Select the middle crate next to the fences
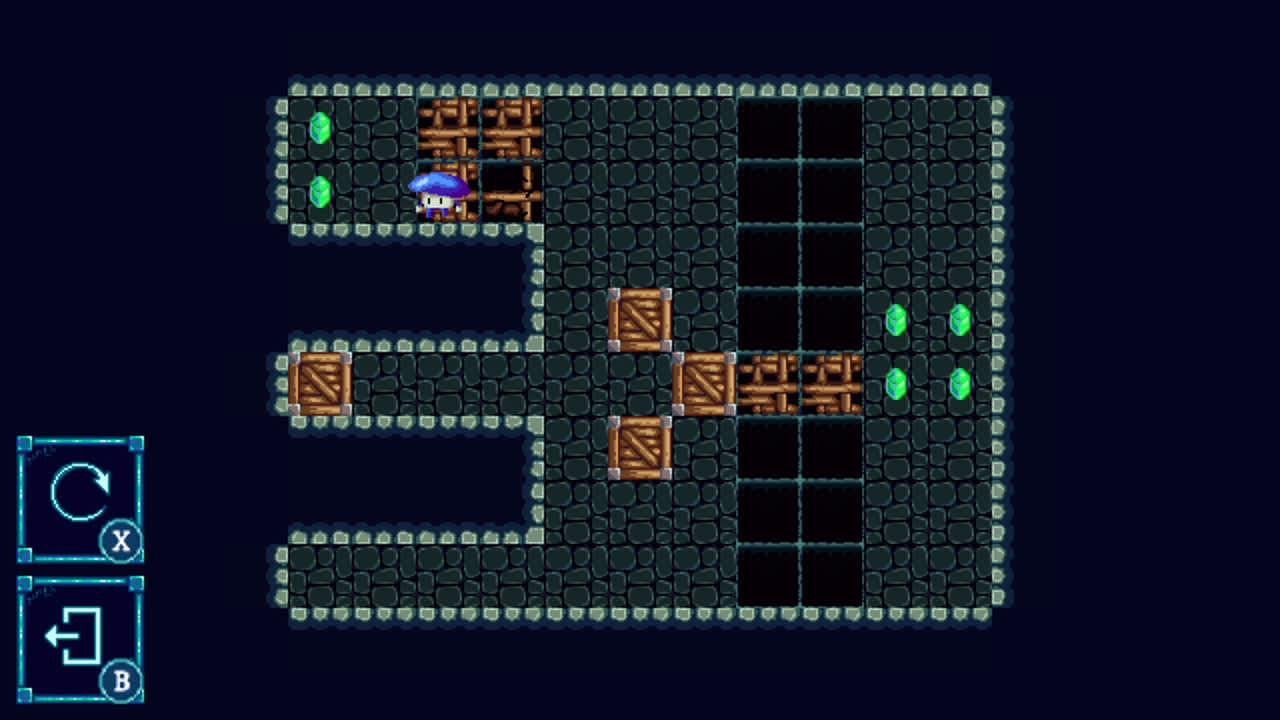The image size is (1280, 720). 705,385
